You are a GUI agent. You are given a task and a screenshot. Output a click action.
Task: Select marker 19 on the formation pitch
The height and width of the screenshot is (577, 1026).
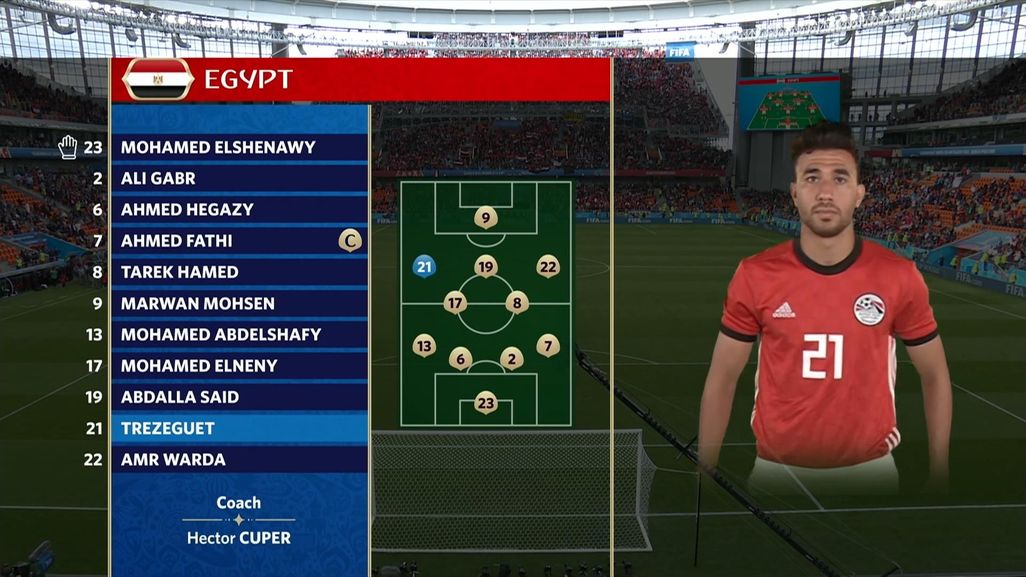point(486,266)
